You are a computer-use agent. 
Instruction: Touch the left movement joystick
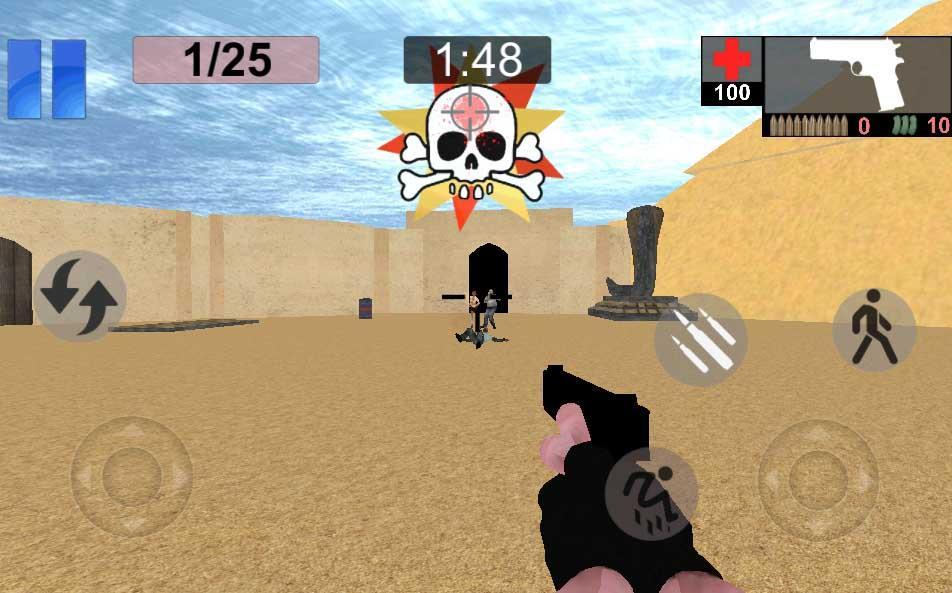[x=132, y=476]
